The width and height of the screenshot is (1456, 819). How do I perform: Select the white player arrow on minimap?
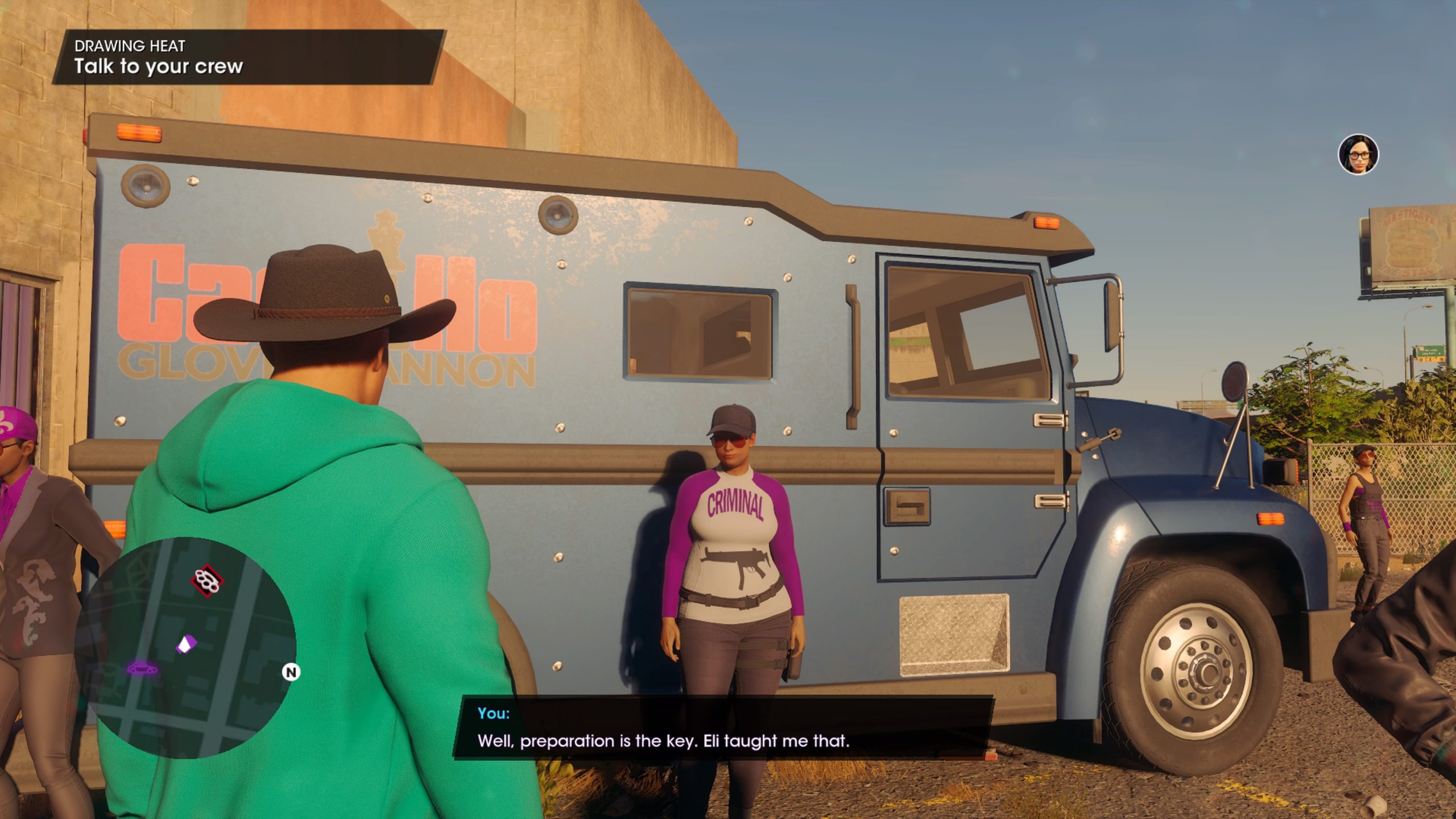[x=185, y=645]
